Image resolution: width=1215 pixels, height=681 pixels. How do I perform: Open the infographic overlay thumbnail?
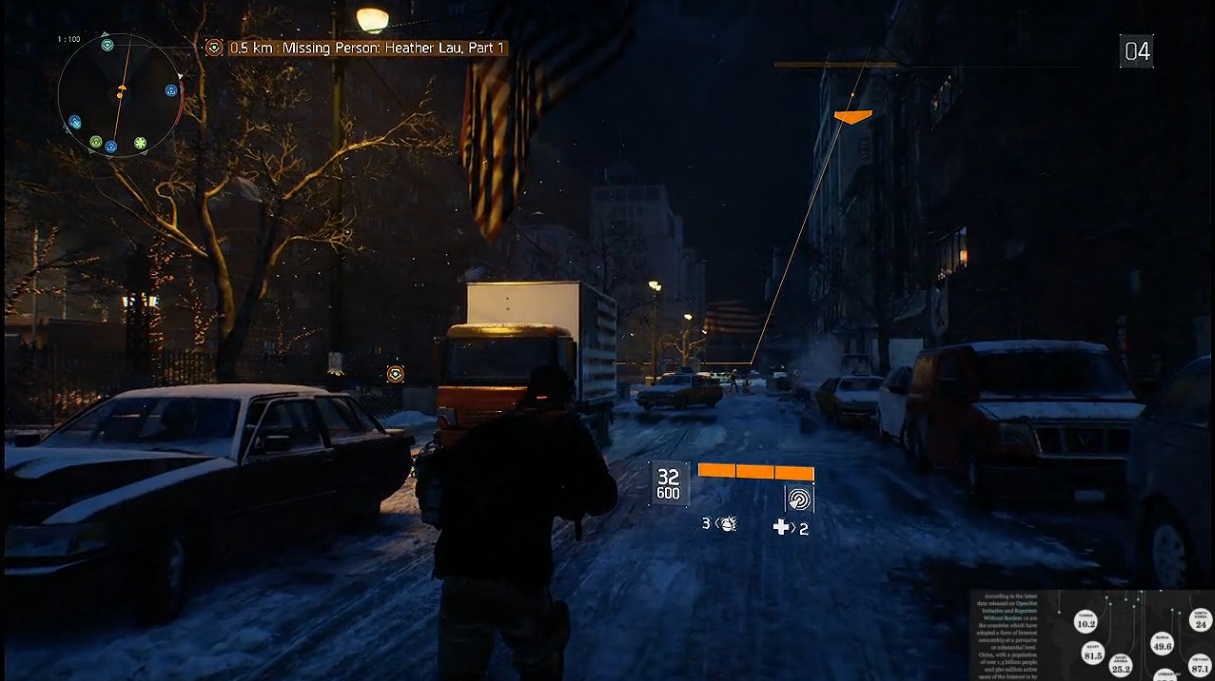(x=1092, y=635)
